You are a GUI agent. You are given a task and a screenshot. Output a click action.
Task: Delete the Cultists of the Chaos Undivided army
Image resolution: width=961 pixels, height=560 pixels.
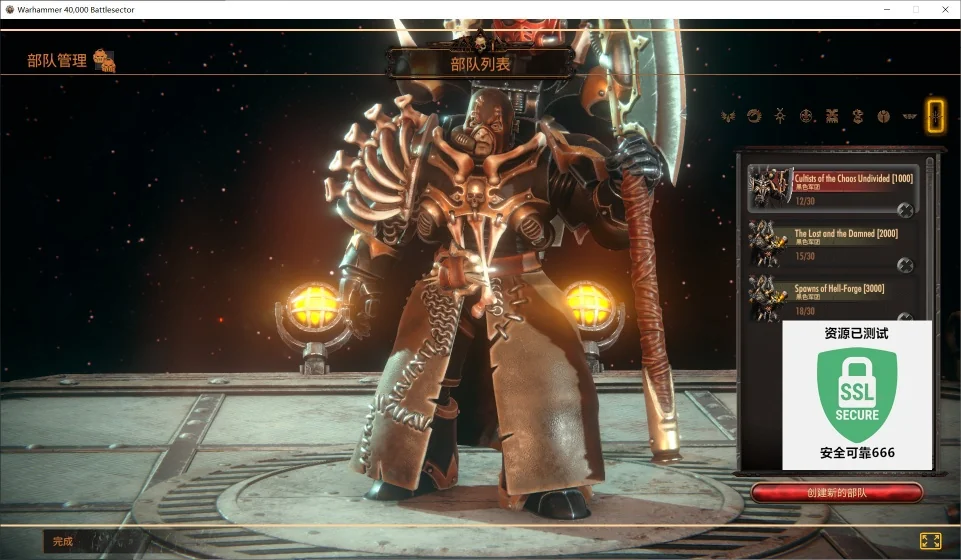(905, 210)
